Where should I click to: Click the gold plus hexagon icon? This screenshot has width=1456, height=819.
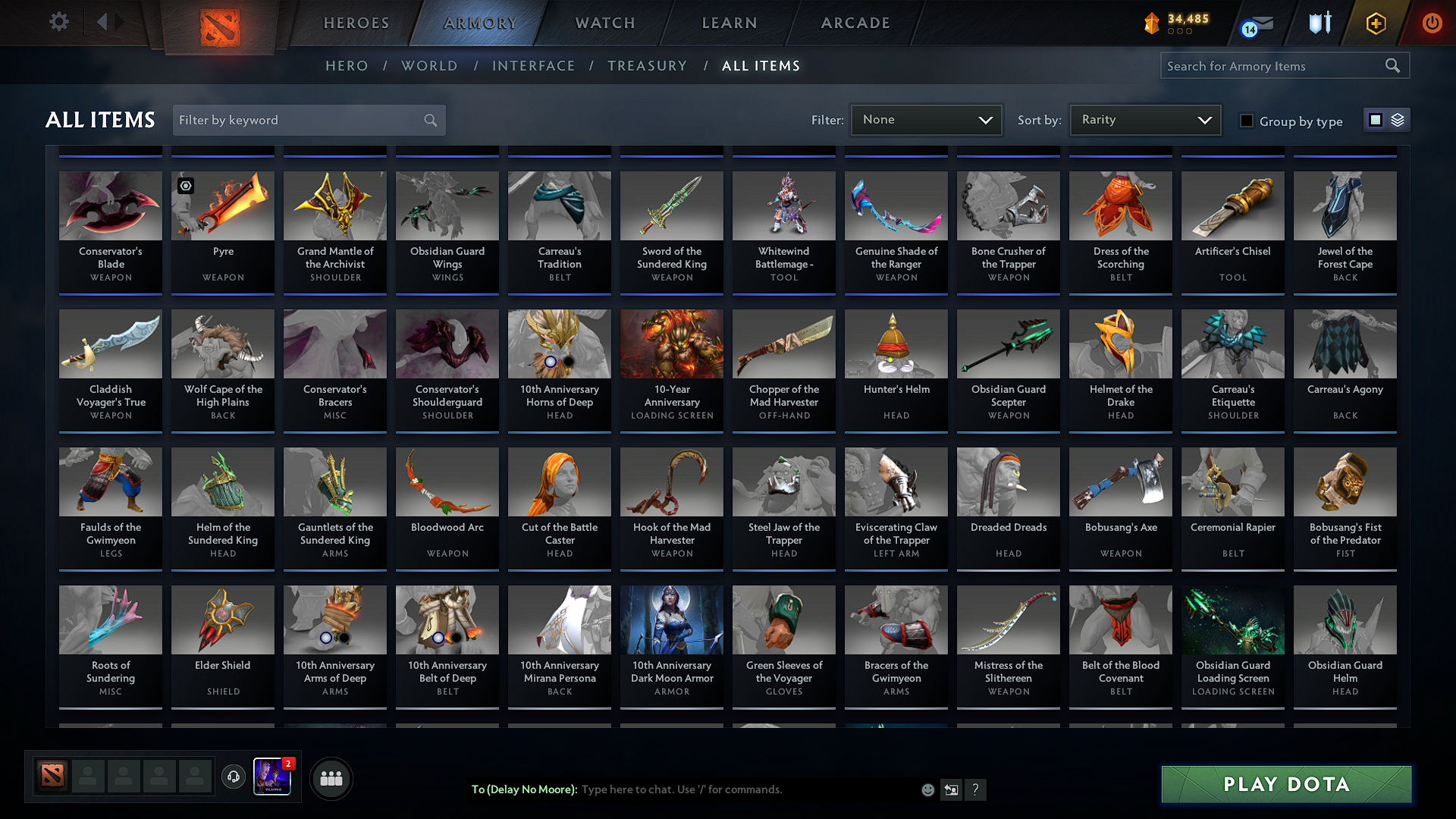point(1375,24)
